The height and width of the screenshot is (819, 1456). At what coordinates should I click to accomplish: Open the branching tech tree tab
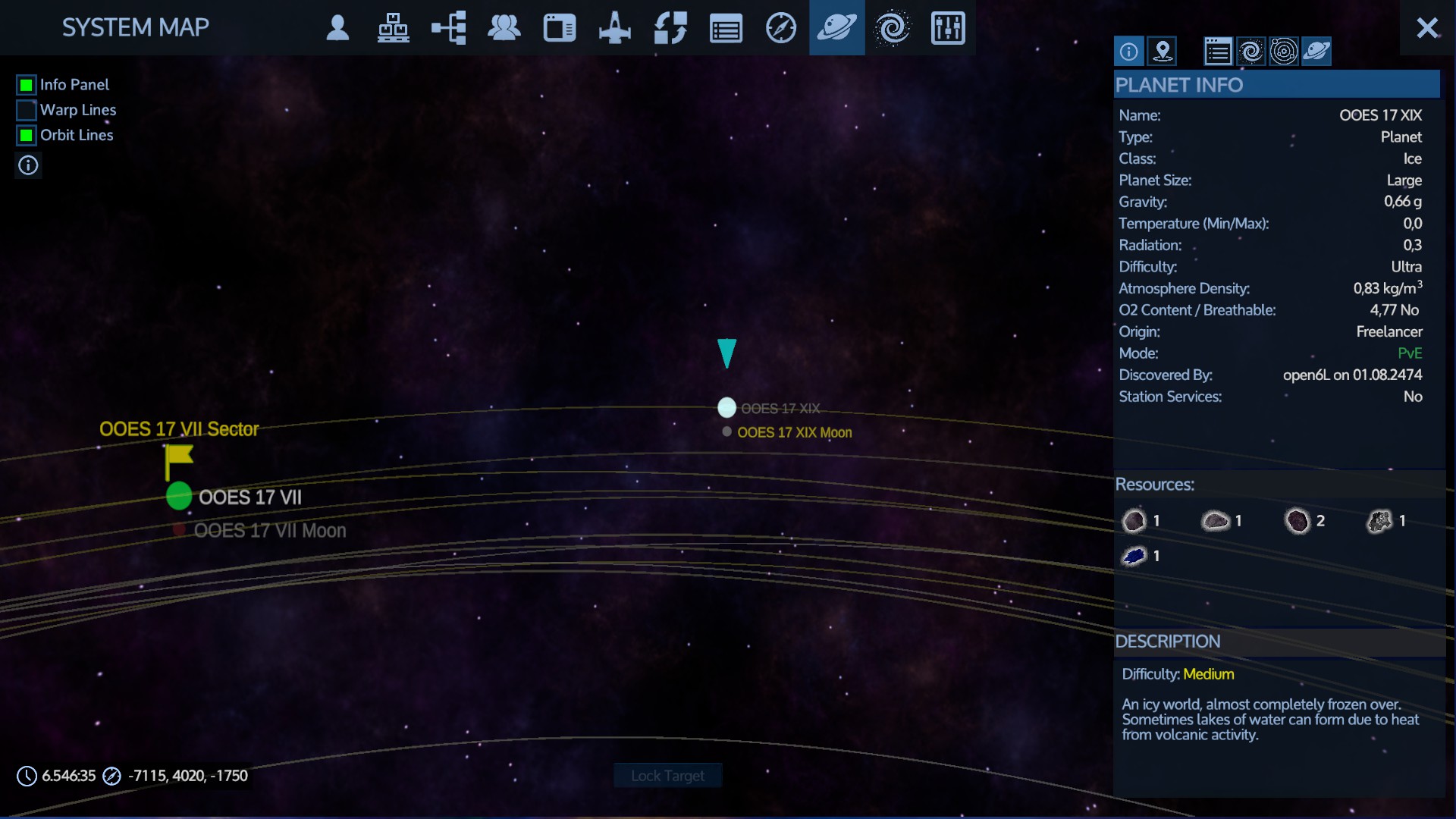coord(448,28)
